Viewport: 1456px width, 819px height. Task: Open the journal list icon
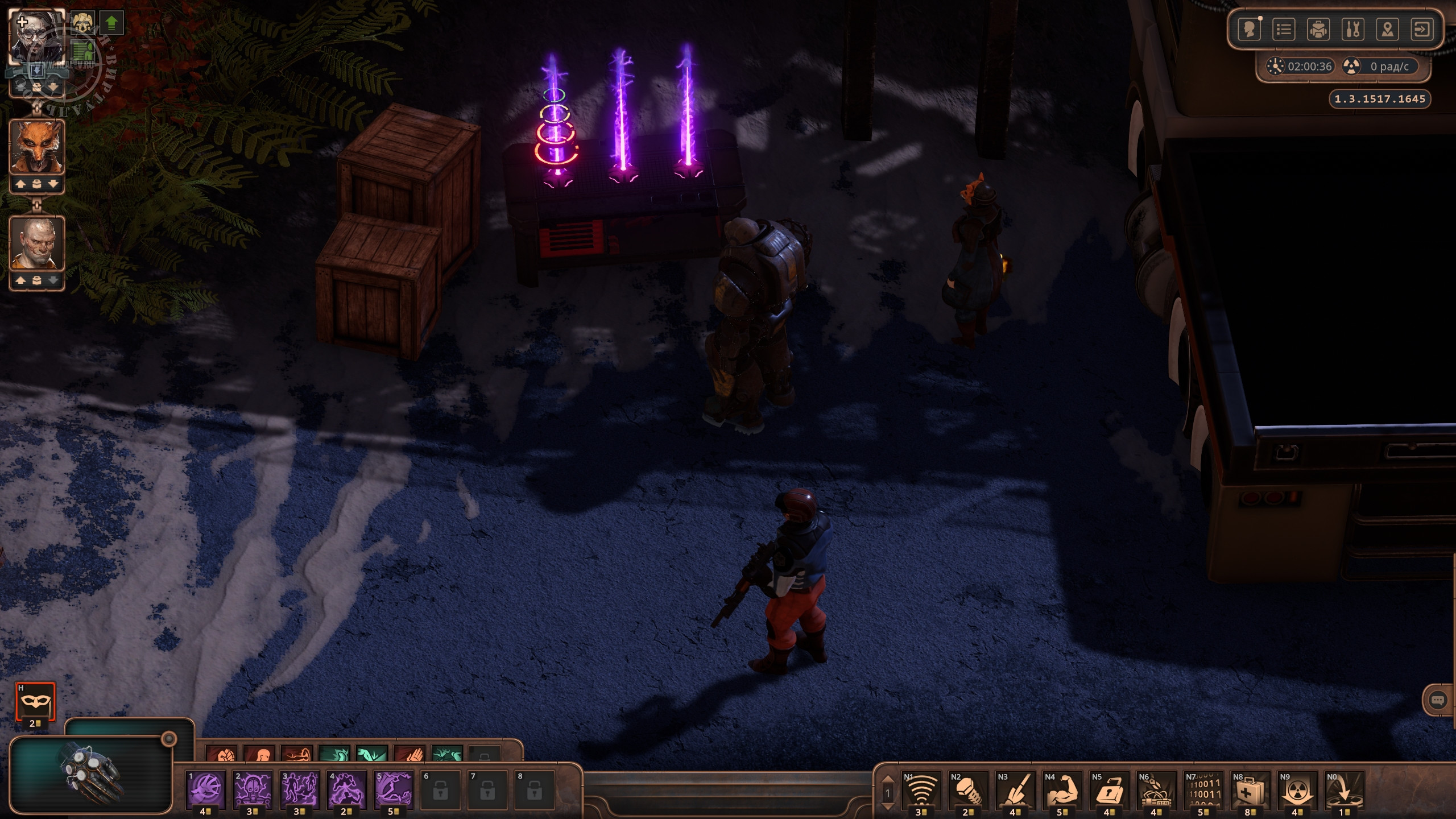coord(1284,29)
